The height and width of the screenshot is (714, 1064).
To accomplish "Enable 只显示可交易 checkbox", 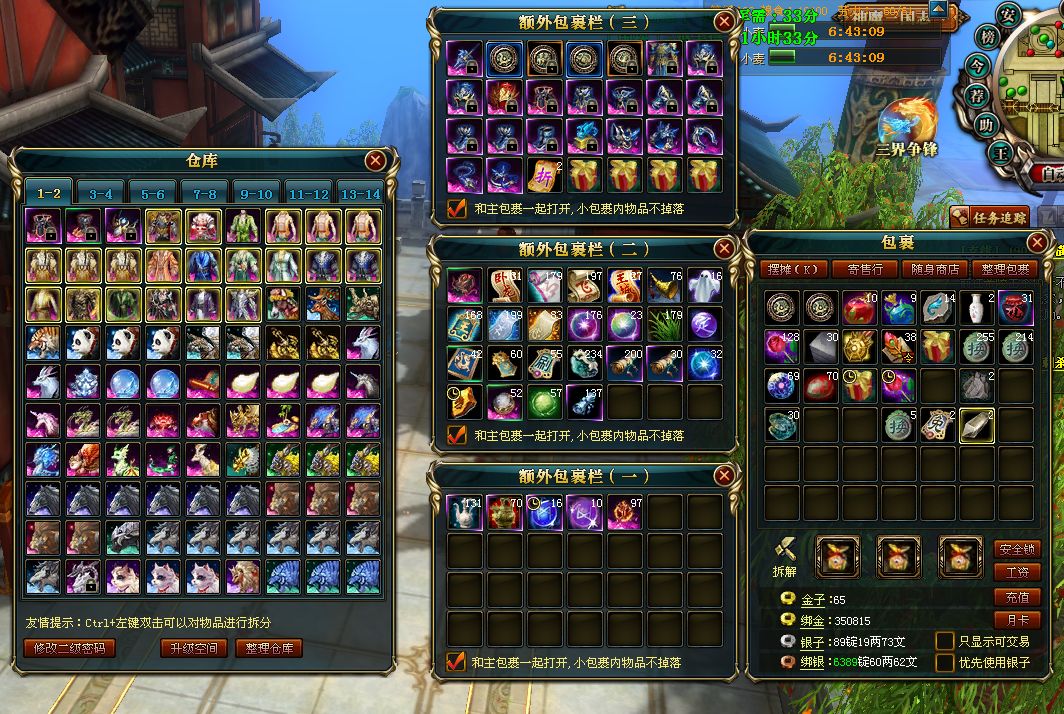I will coord(945,640).
